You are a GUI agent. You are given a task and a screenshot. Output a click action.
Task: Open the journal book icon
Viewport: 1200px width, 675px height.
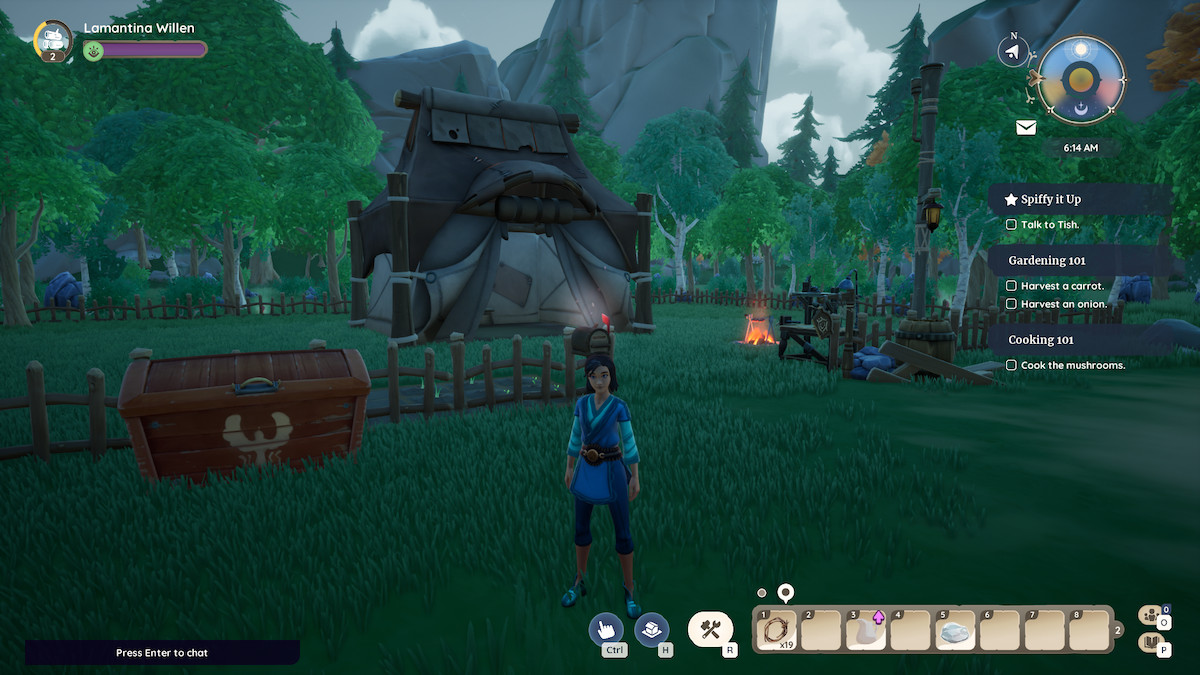1150,643
